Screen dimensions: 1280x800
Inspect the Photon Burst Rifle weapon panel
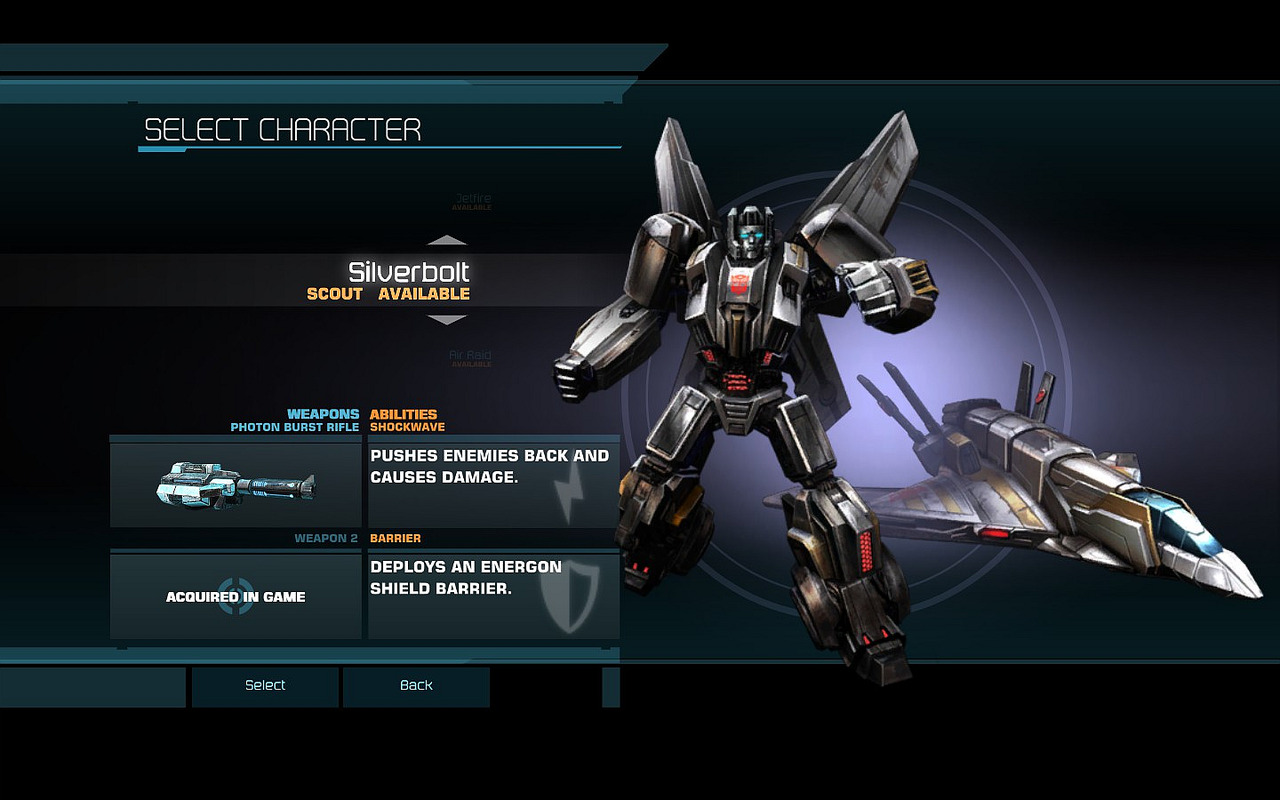point(236,485)
